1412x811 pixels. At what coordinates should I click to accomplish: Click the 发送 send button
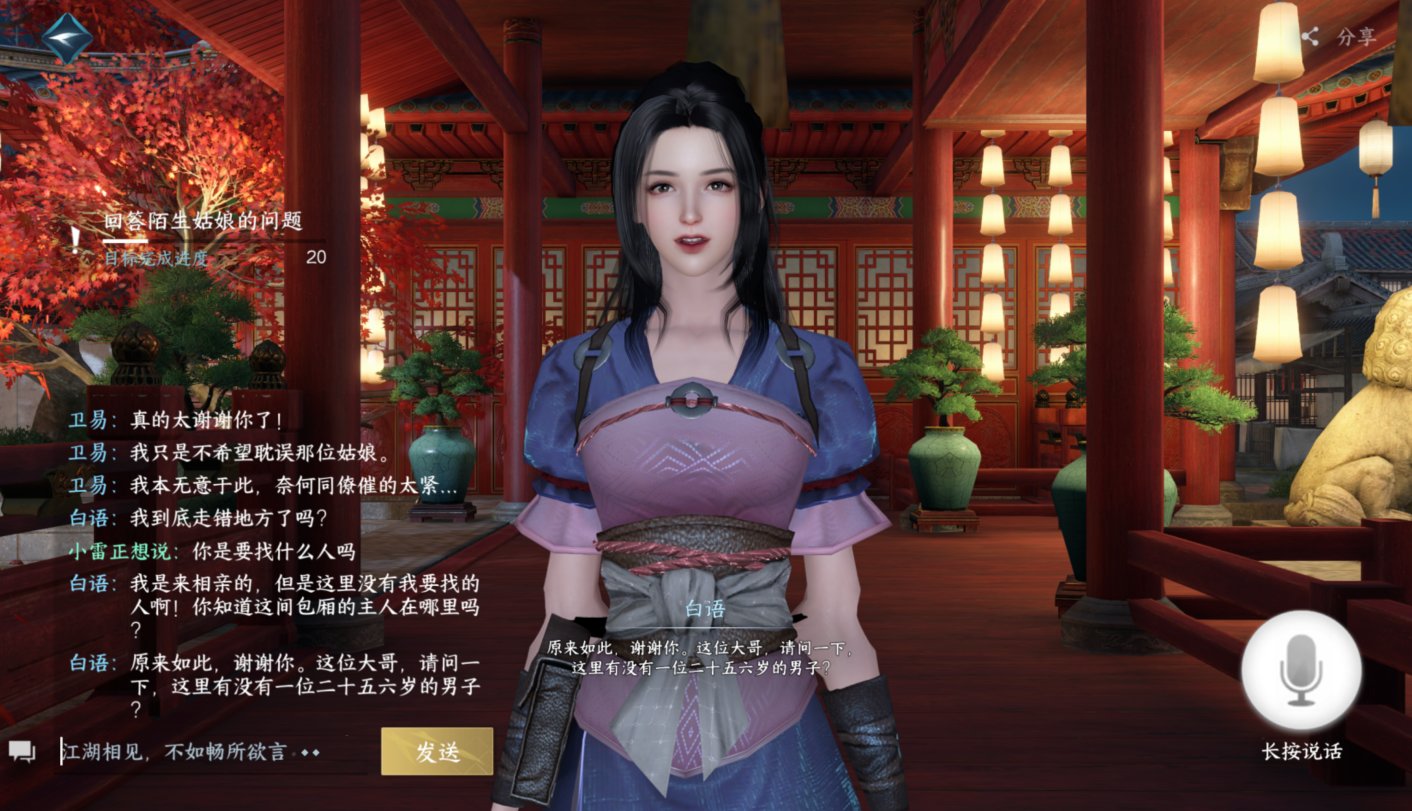[x=437, y=751]
